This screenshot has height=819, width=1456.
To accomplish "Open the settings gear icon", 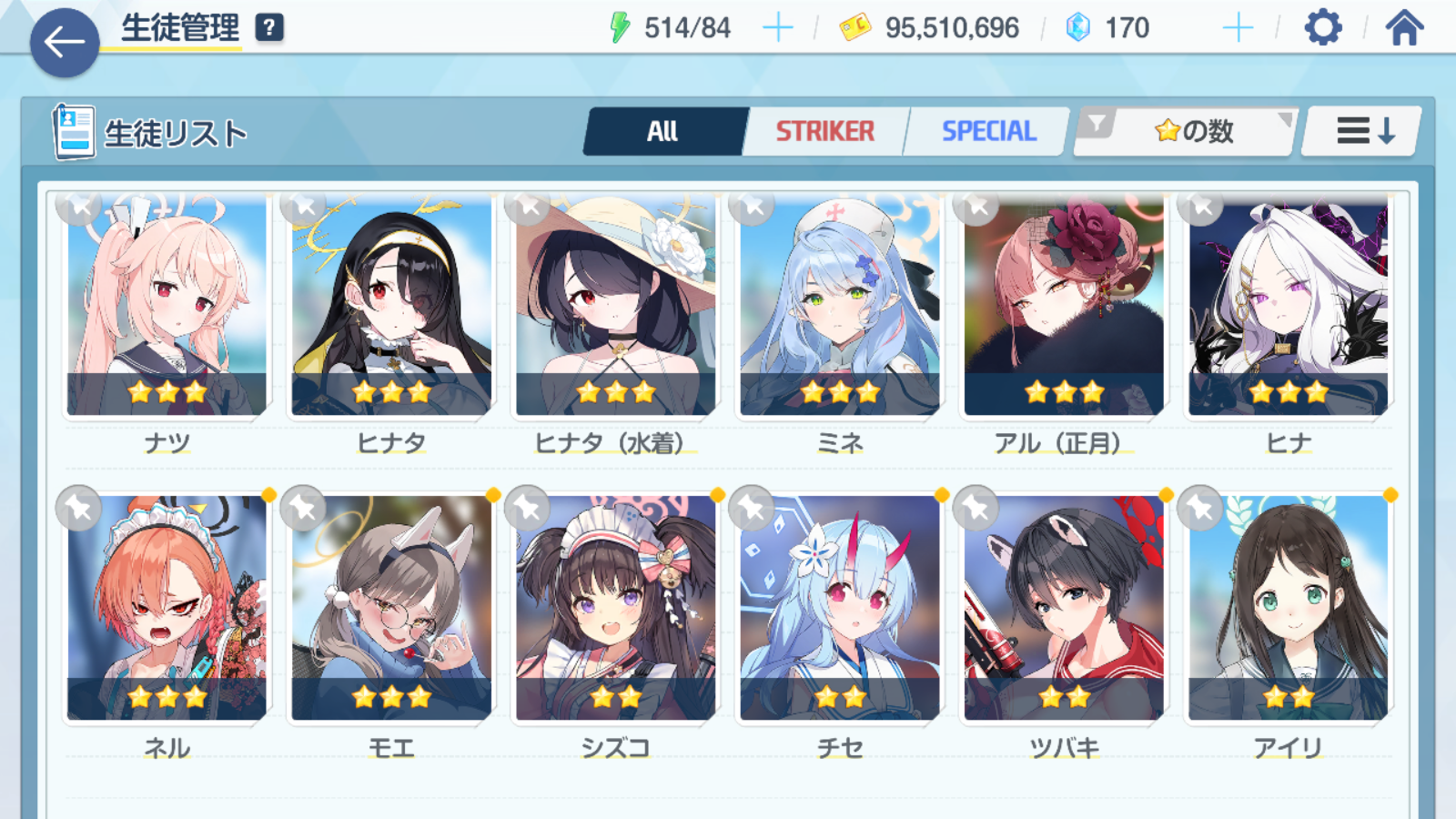I will (1322, 28).
